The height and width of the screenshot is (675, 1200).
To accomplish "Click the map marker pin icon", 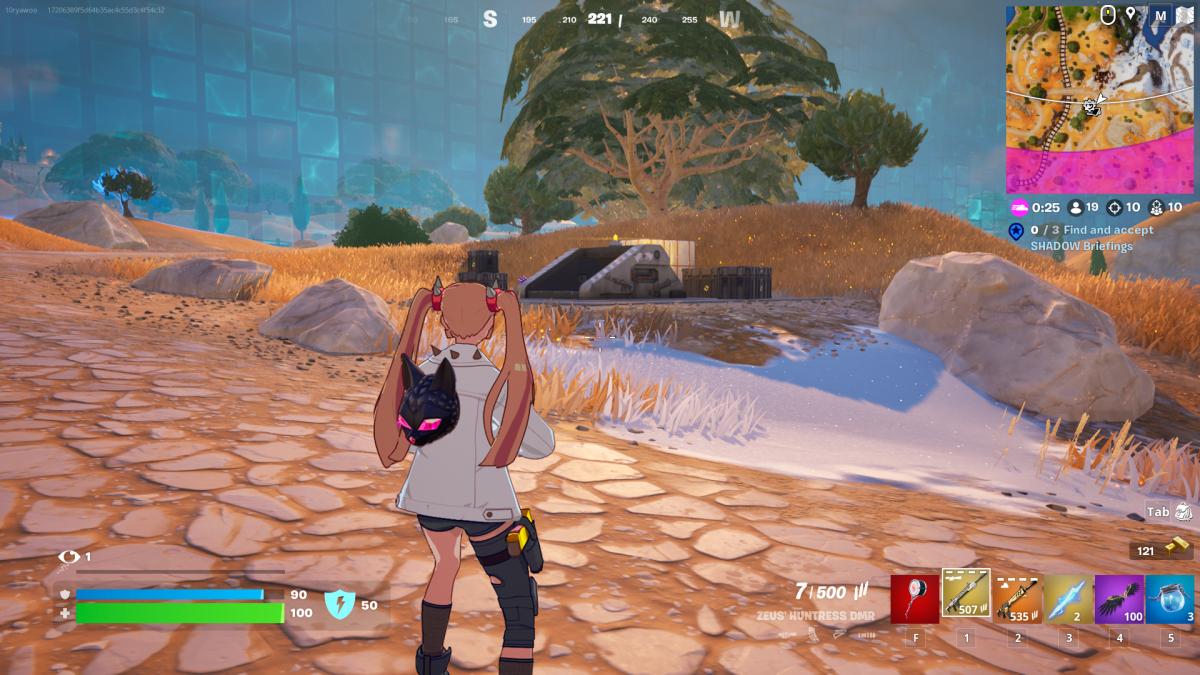I will [x=1131, y=15].
